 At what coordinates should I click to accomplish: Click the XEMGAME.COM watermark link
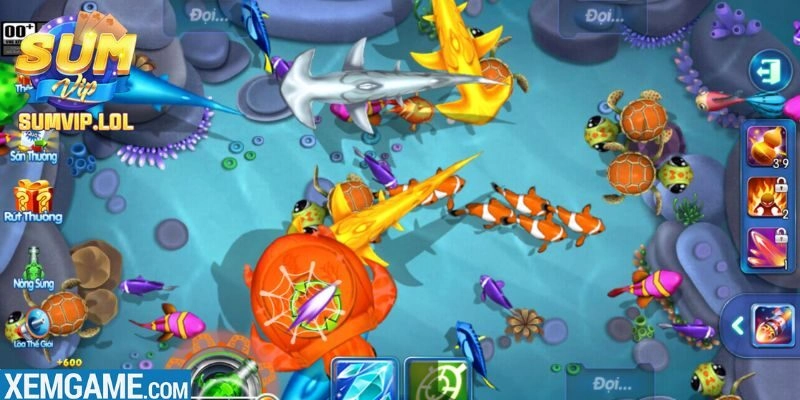(x=95, y=385)
